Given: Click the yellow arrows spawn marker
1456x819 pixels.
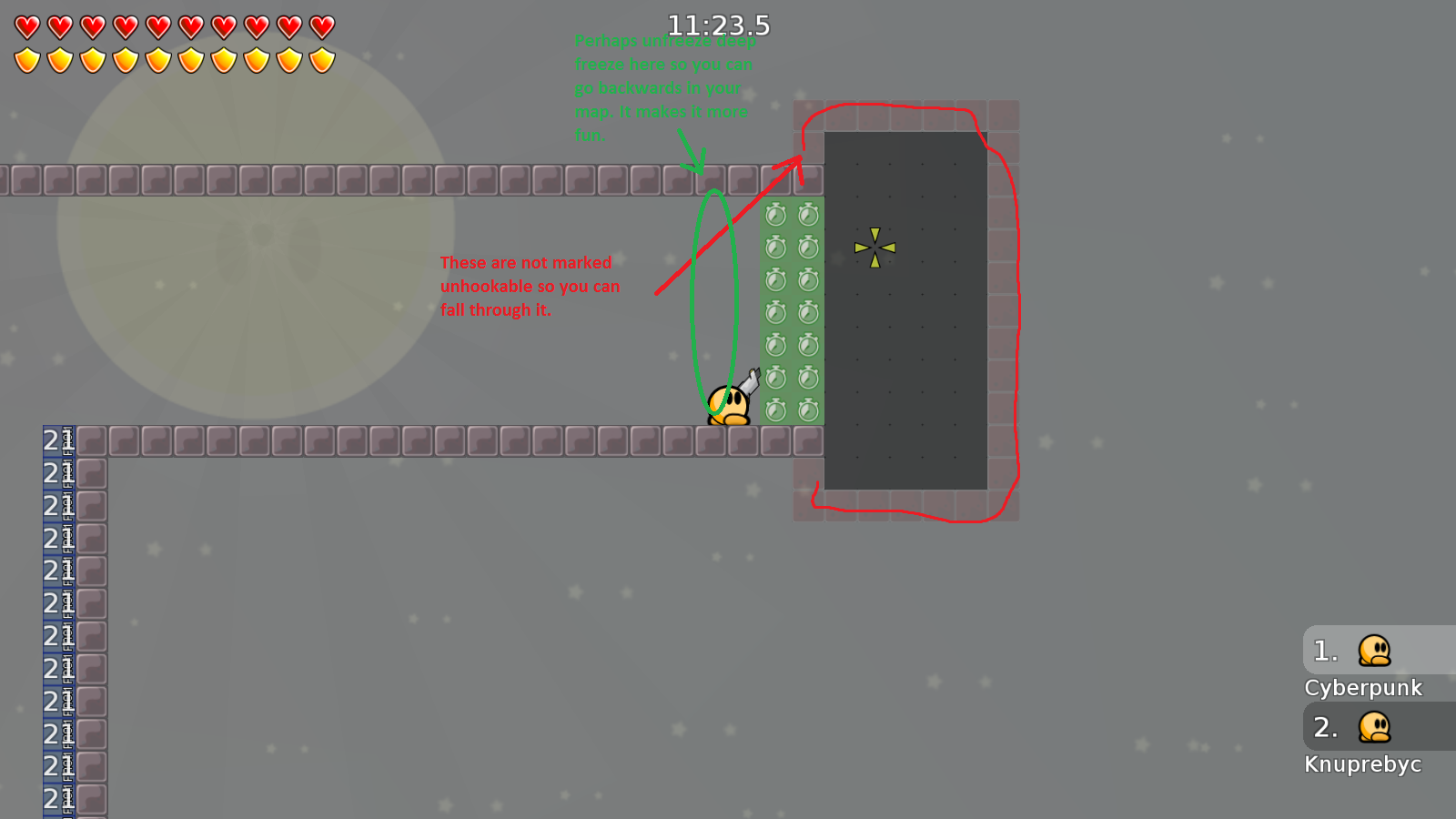Looking at the screenshot, I should coord(875,247).
